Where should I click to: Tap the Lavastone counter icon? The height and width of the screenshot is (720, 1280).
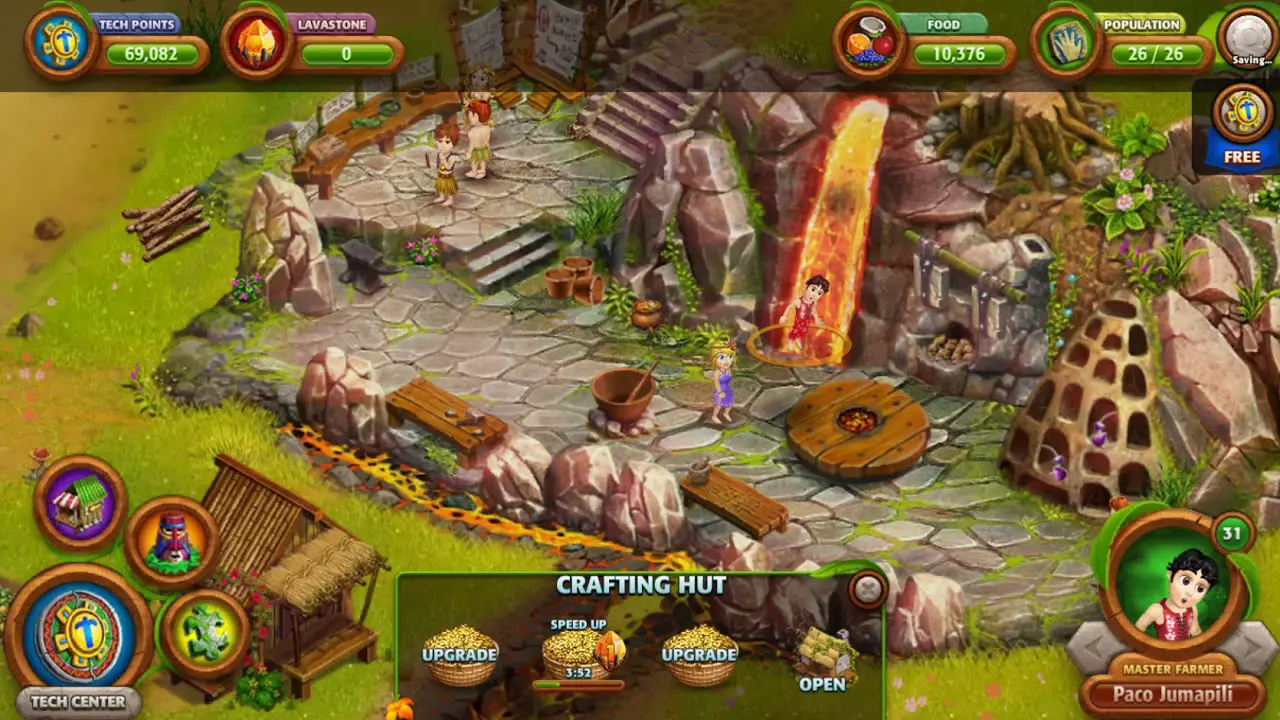pyautogui.click(x=257, y=42)
